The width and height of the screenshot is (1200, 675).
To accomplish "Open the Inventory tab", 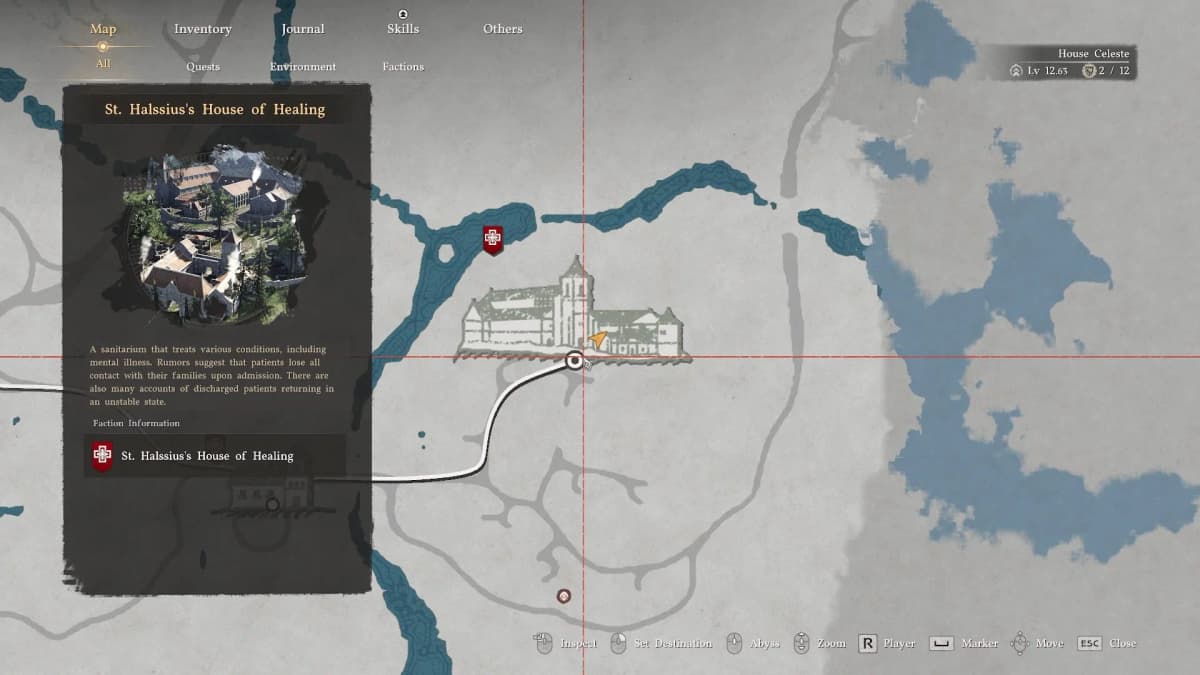I will (203, 29).
